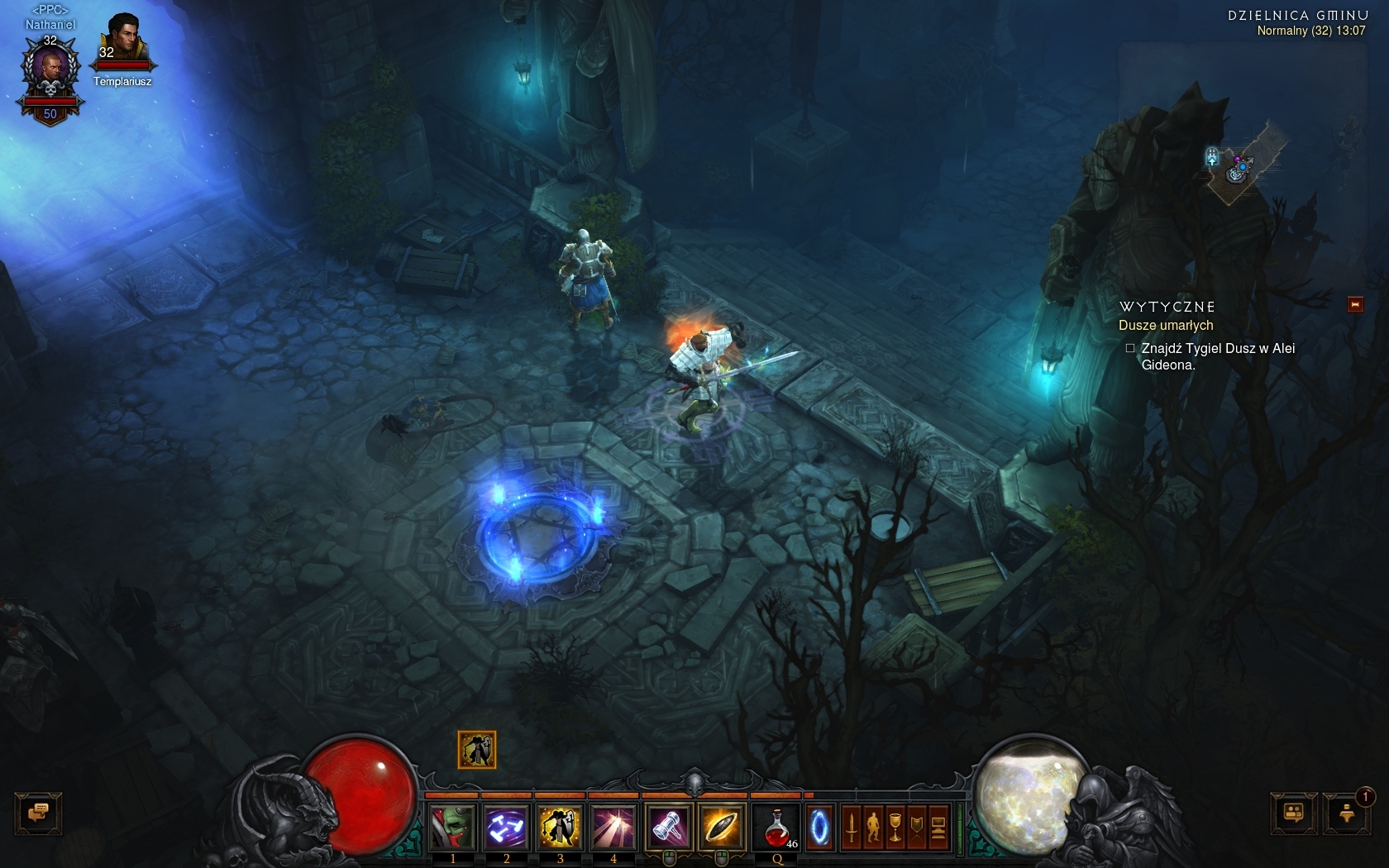Viewport: 1389px width, 868px height.
Task: Cast the purple light rays skill
Action: [613, 827]
